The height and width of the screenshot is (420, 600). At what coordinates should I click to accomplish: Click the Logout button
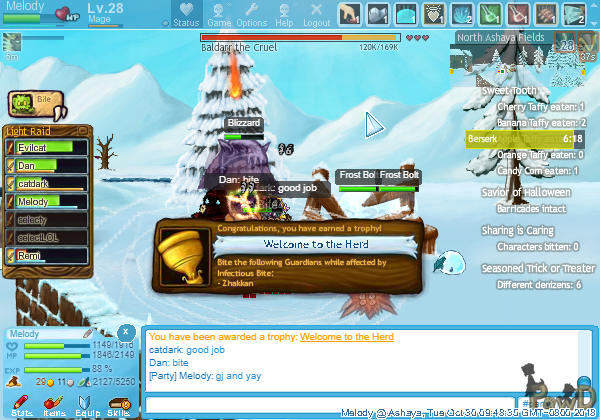(x=316, y=15)
